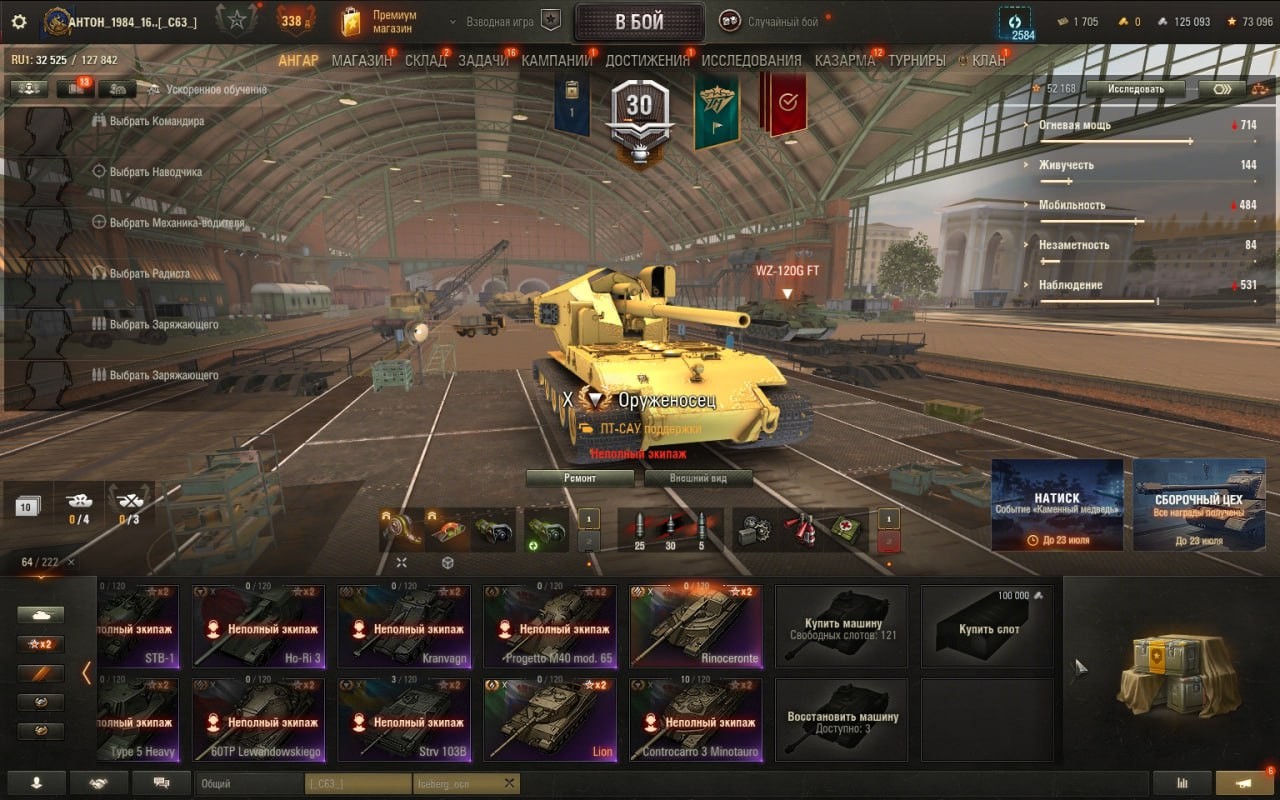Open the НАТИСК event banner
This screenshot has height=800, width=1280.
(1056, 504)
